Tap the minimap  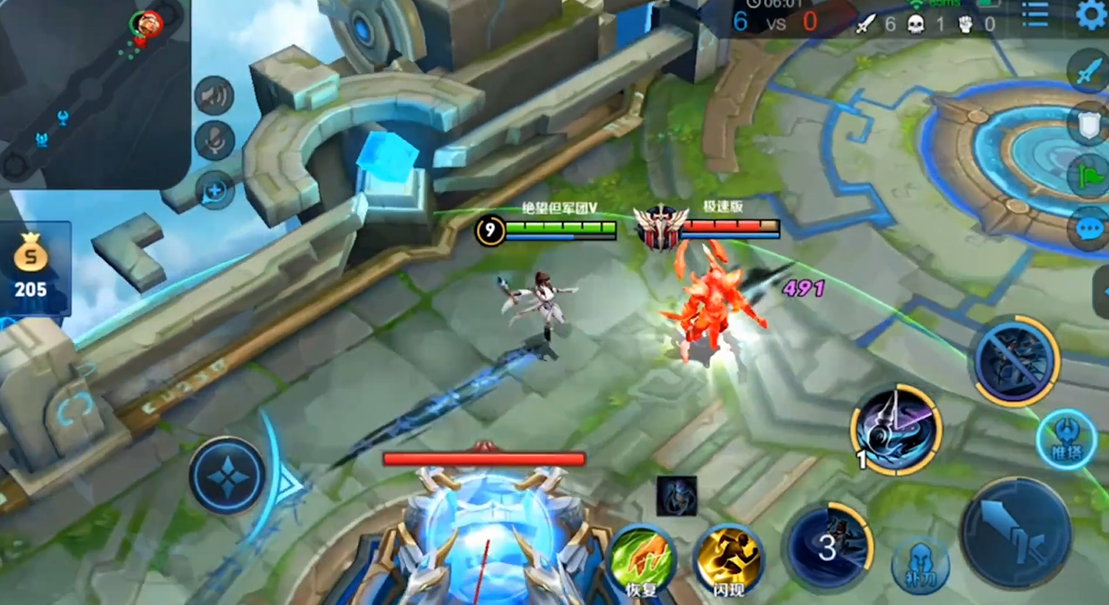point(95,95)
